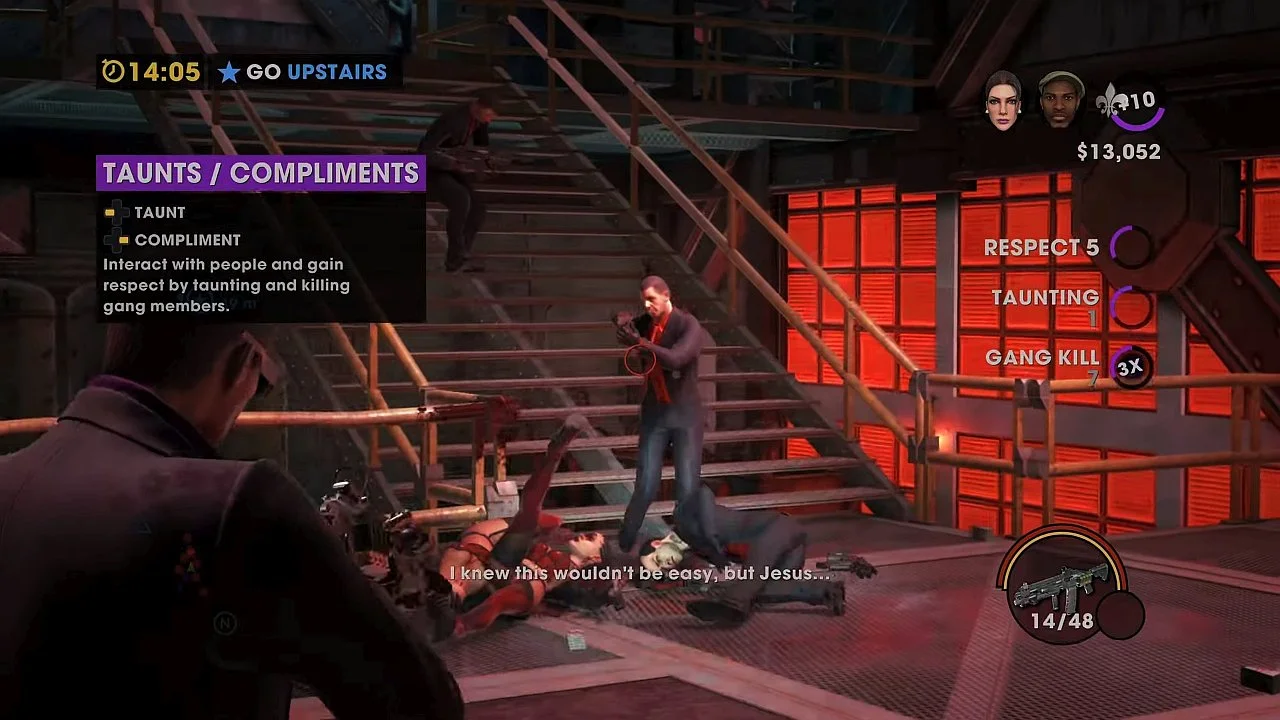This screenshot has height=720, width=1280.
Task: Click the RESPECT 5 bonus ring
Action: [x=1131, y=247]
